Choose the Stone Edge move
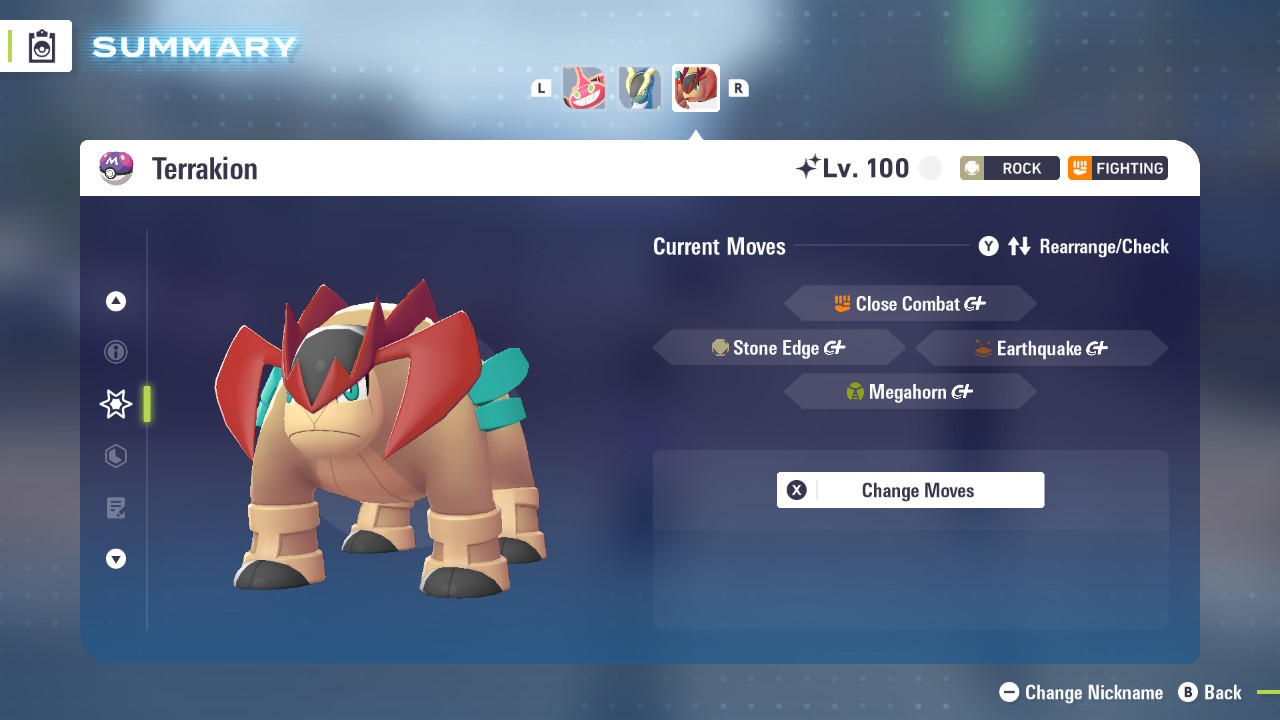 pos(779,348)
